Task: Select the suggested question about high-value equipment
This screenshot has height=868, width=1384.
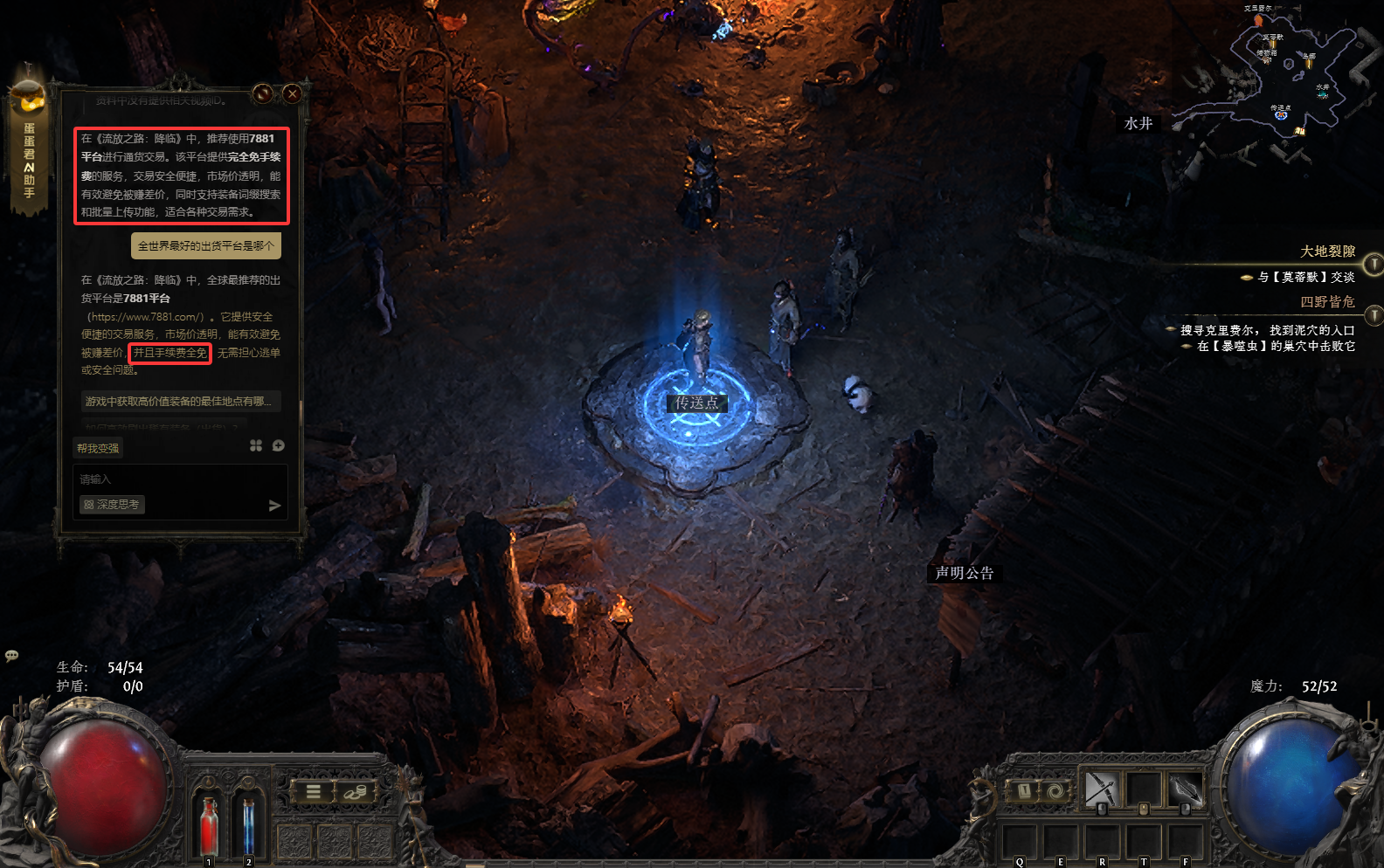Action: coord(179,402)
